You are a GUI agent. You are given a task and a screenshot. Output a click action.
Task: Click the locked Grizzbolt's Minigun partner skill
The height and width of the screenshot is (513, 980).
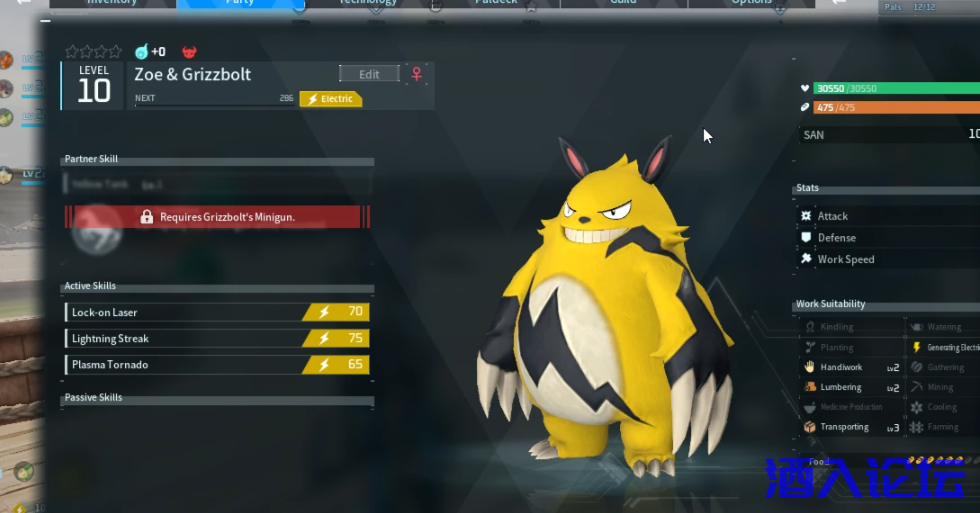coord(217,217)
